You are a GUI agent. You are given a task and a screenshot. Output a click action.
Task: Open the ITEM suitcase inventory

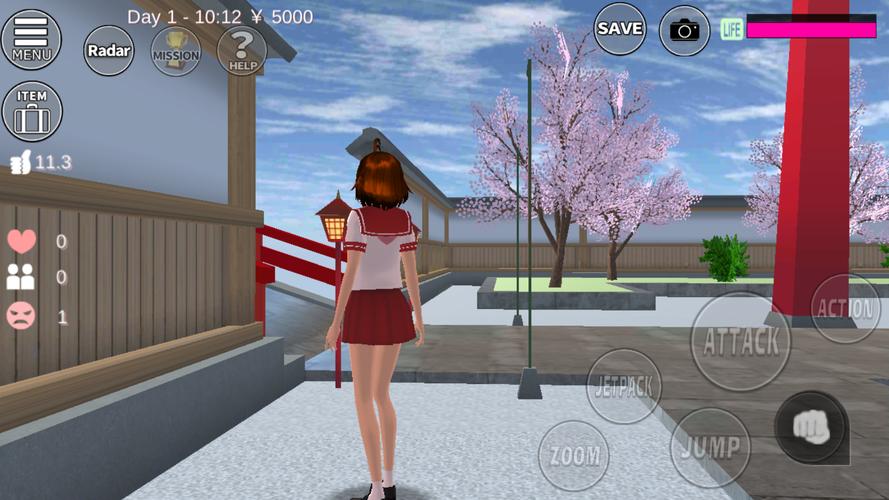coord(32,111)
